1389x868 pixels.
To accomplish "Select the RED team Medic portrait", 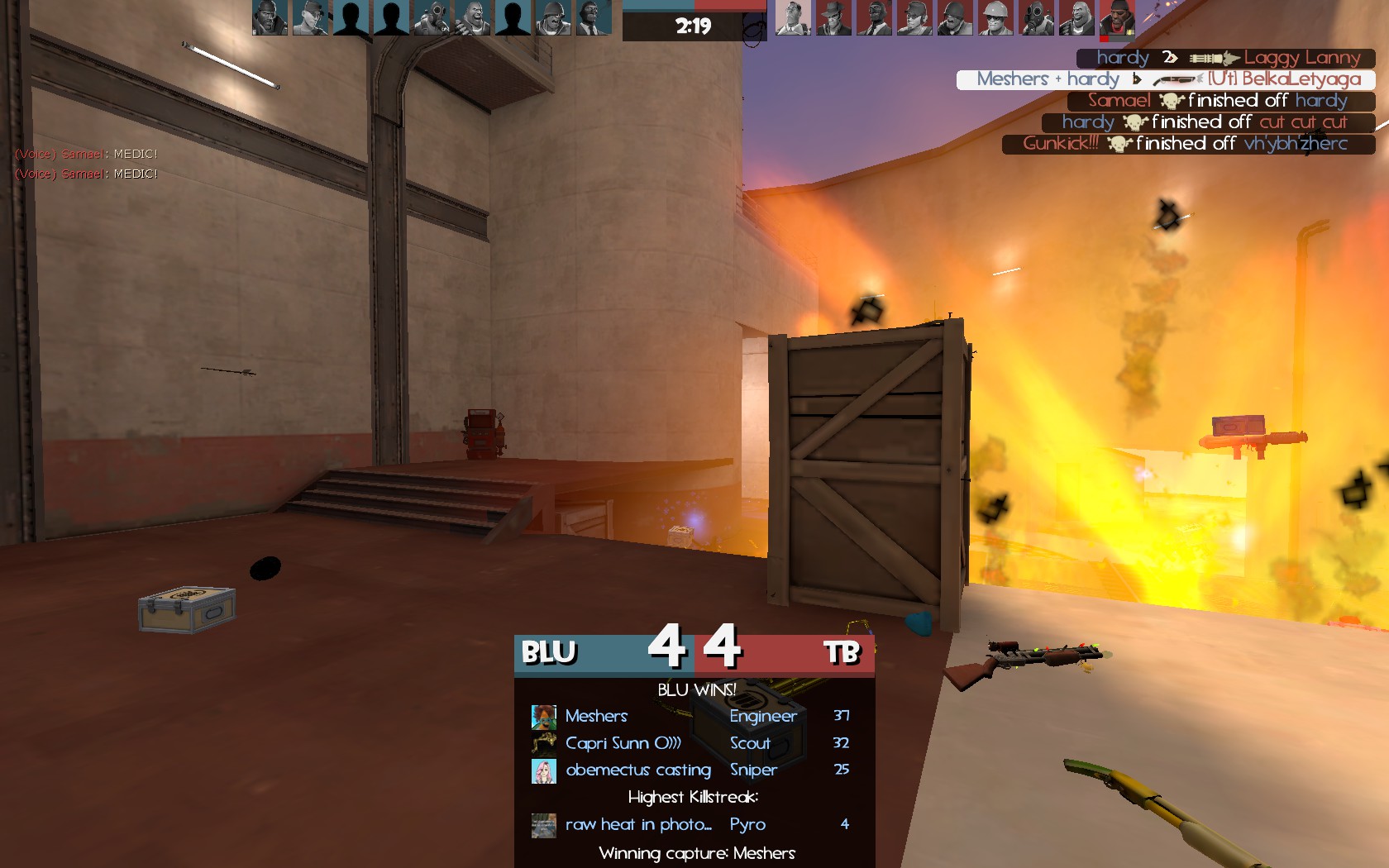I will pos(793,17).
